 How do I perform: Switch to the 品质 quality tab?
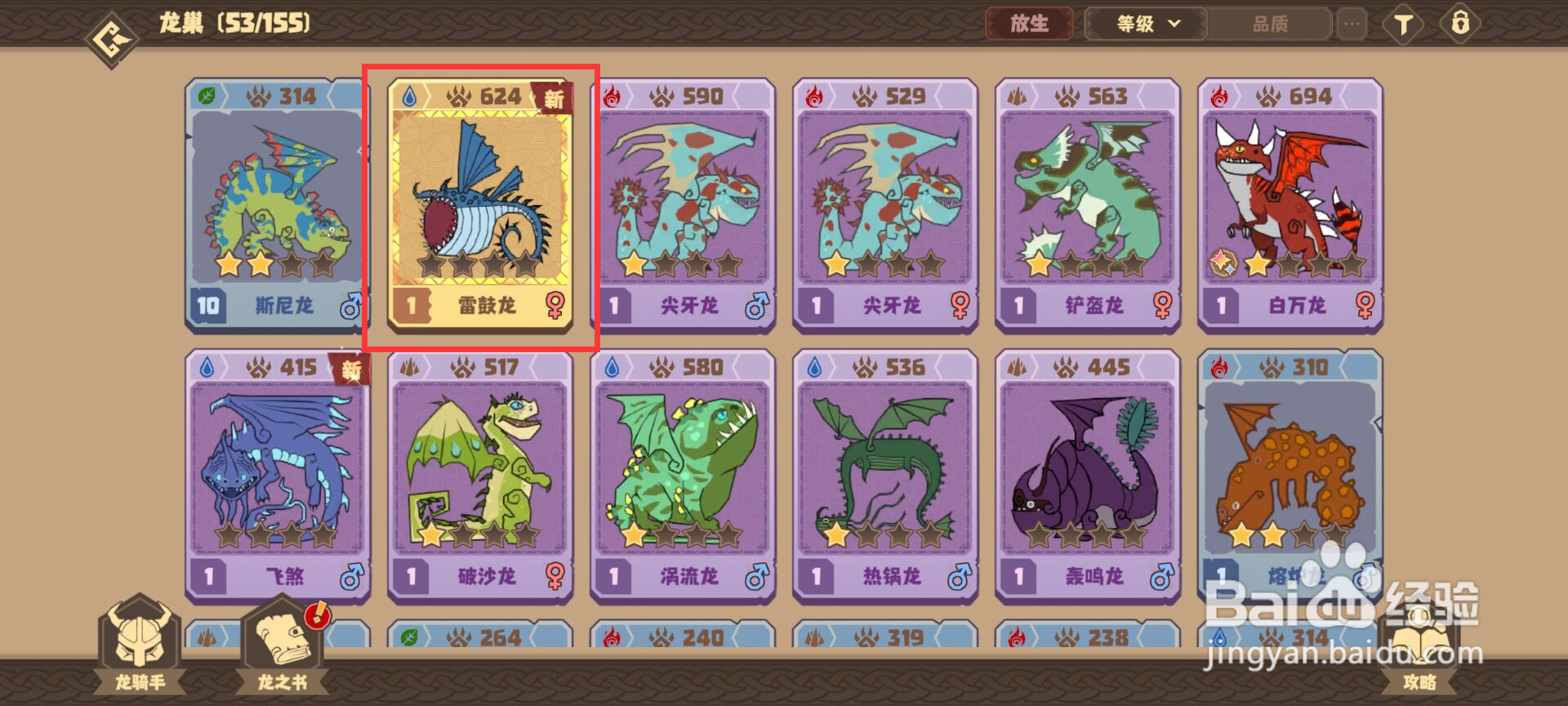(1268, 24)
